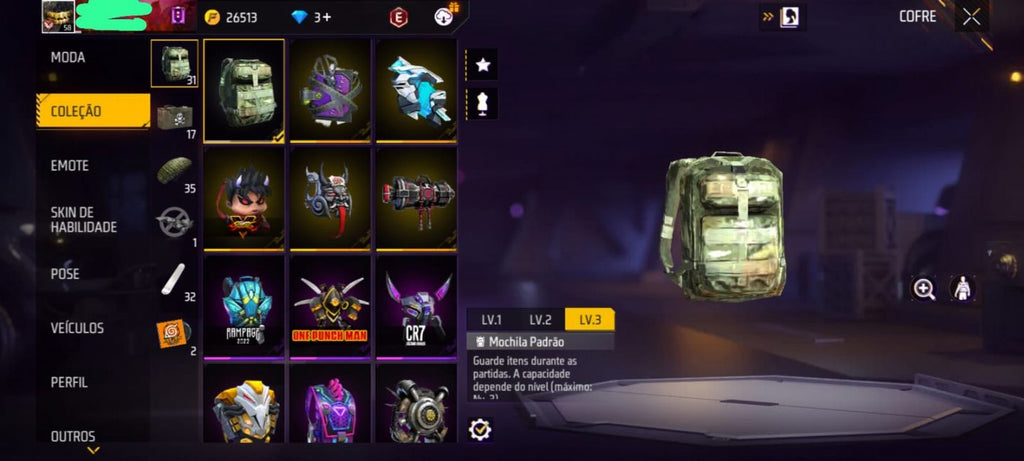Select the Emote menu entry
The width and height of the screenshot is (1024, 461).
[70, 166]
